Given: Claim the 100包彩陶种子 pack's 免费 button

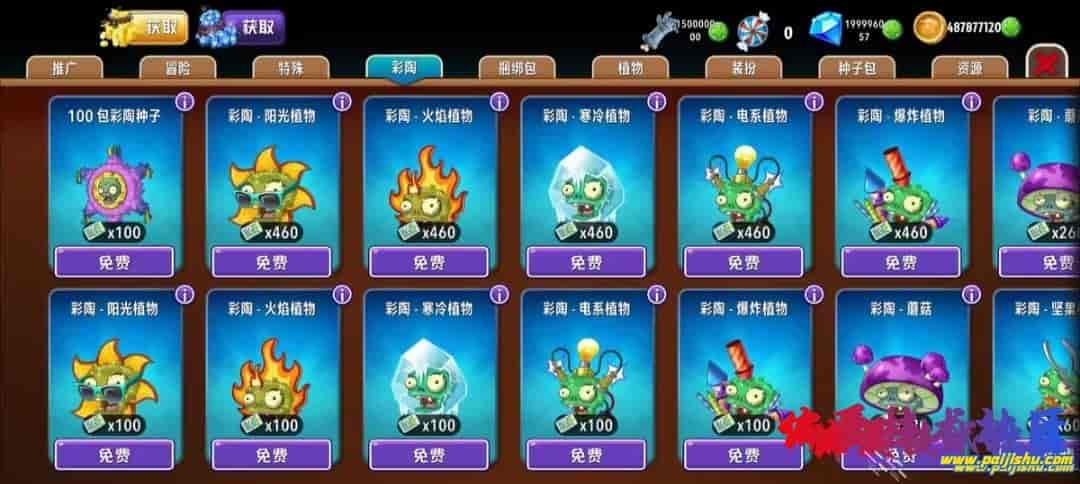Looking at the screenshot, I should [x=114, y=262].
